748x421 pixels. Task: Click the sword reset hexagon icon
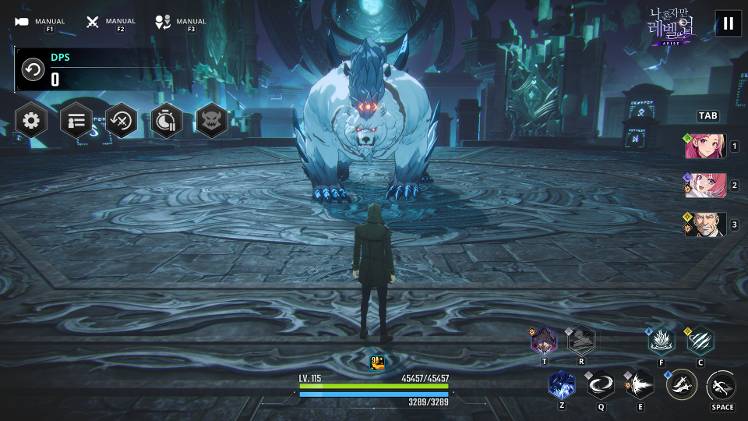(122, 121)
